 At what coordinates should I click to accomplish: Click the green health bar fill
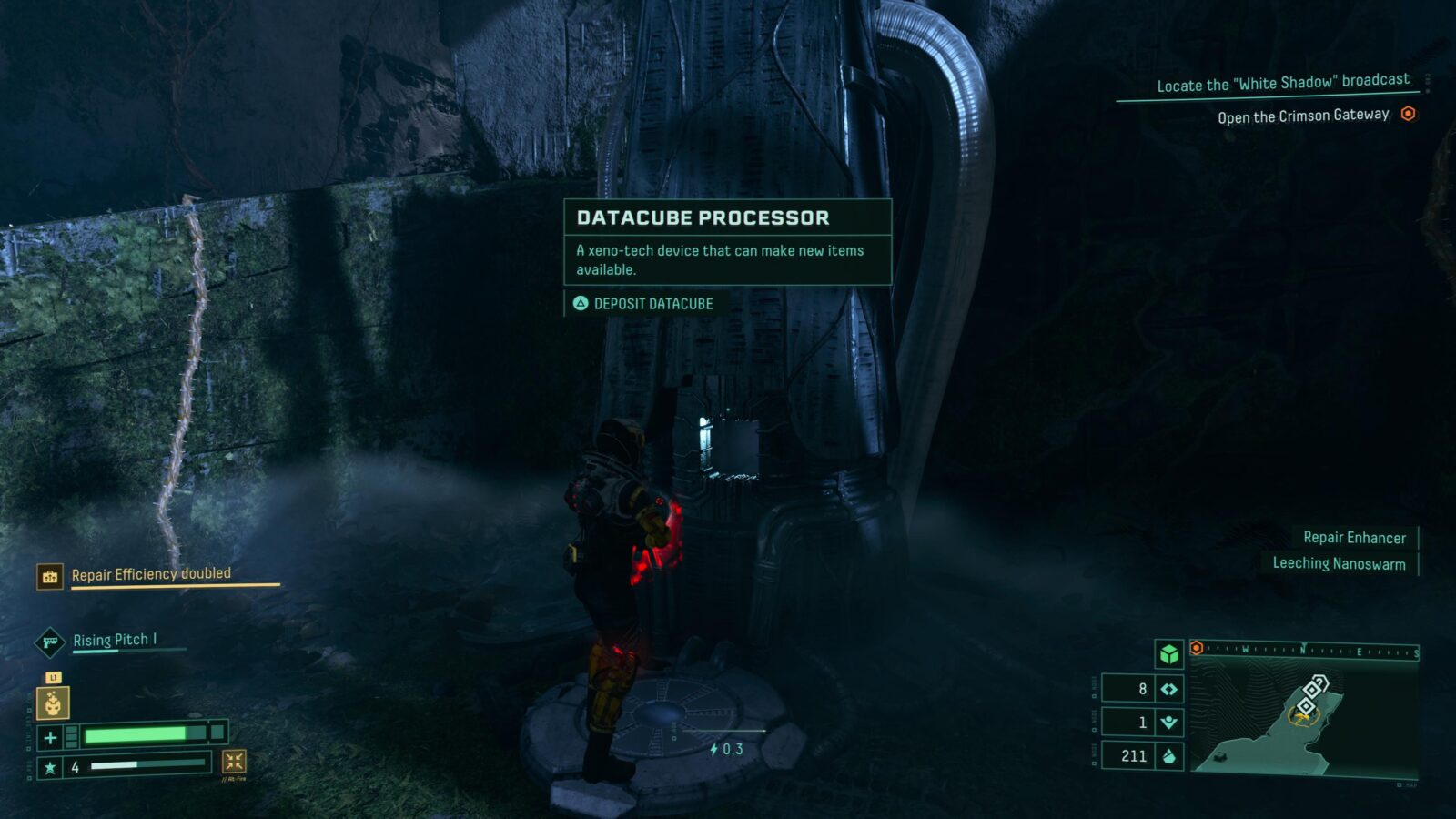click(136, 735)
